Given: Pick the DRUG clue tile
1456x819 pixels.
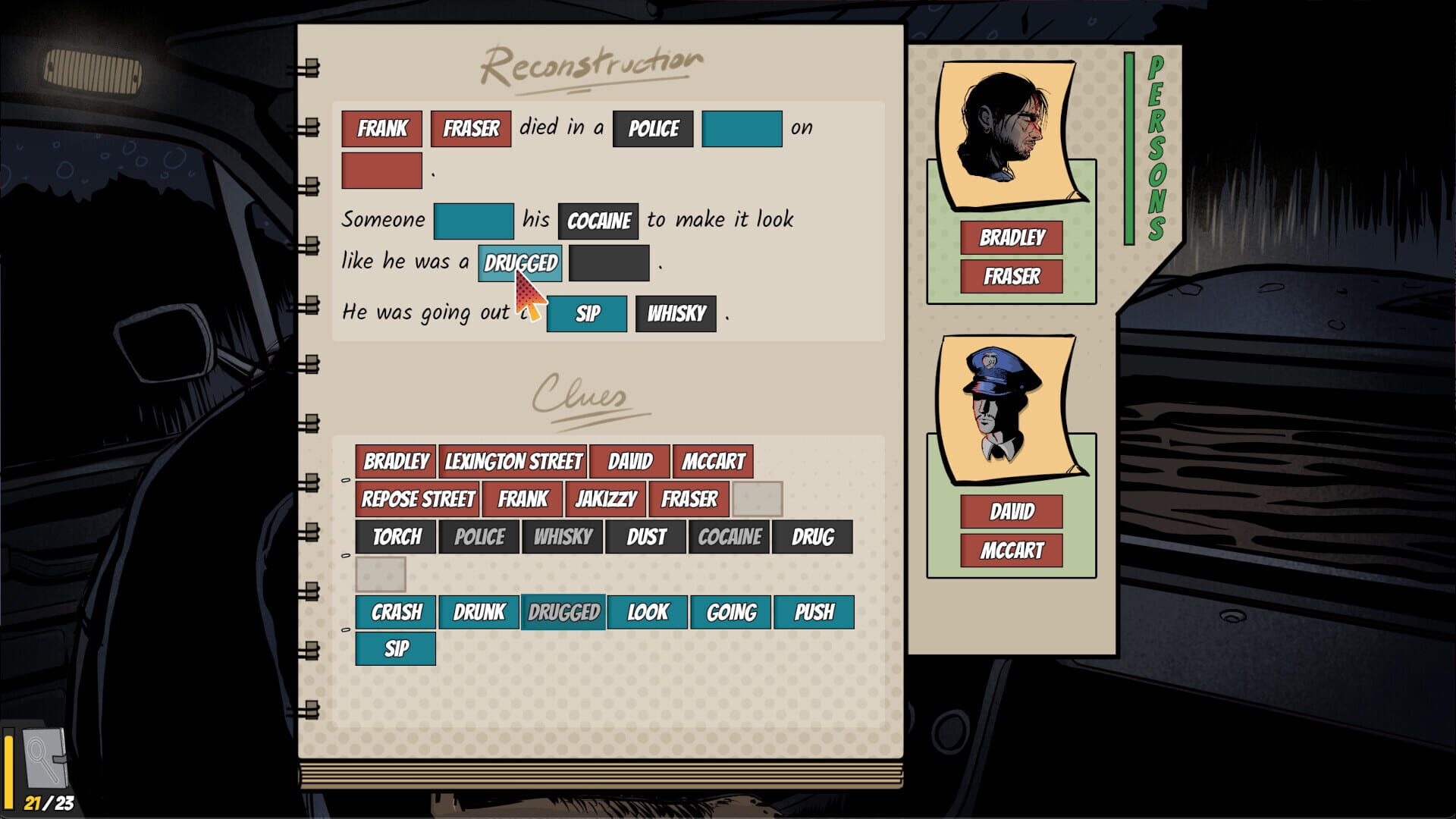Looking at the screenshot, I should click(x=811, y=537).
